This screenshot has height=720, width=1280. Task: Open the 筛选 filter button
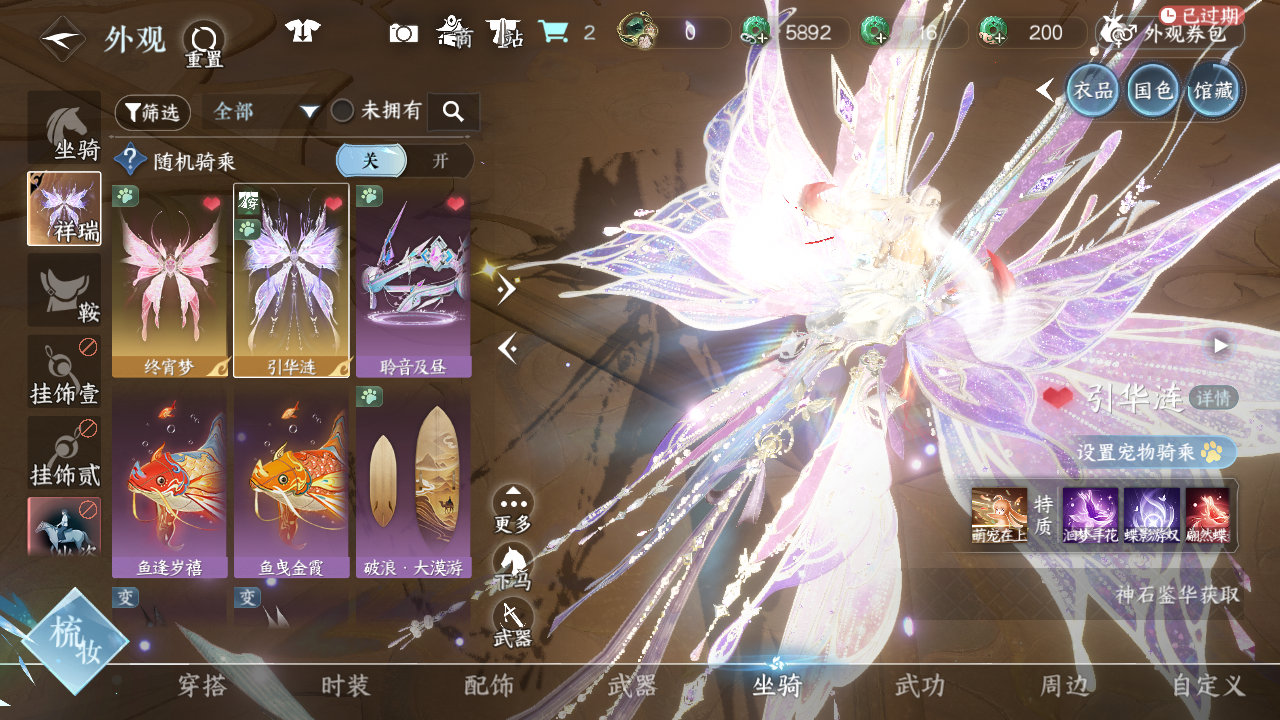[152, 113]
